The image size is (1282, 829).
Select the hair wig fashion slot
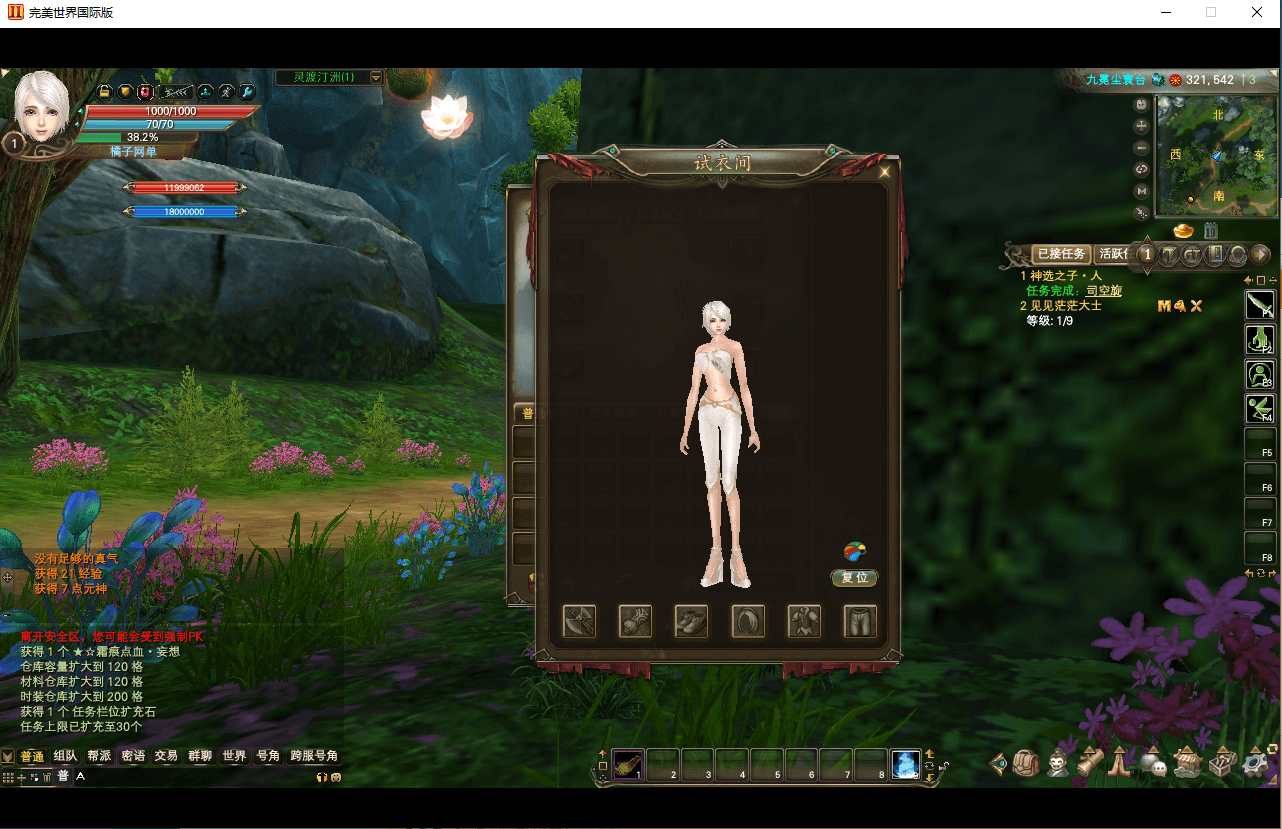pos(748,621)
